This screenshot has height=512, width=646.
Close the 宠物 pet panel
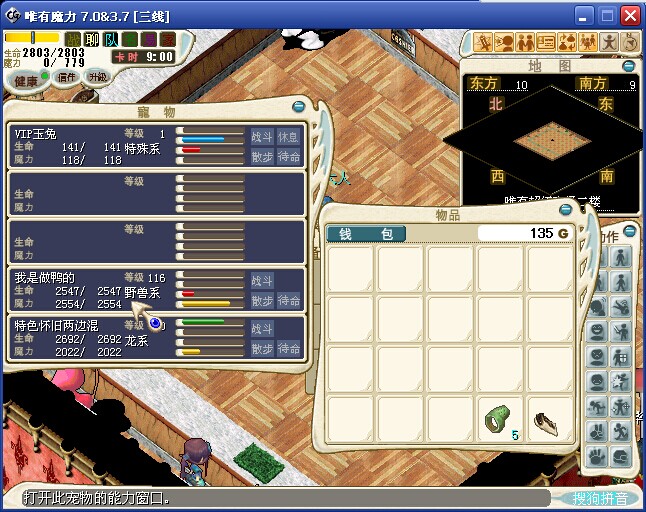[298, 106]
